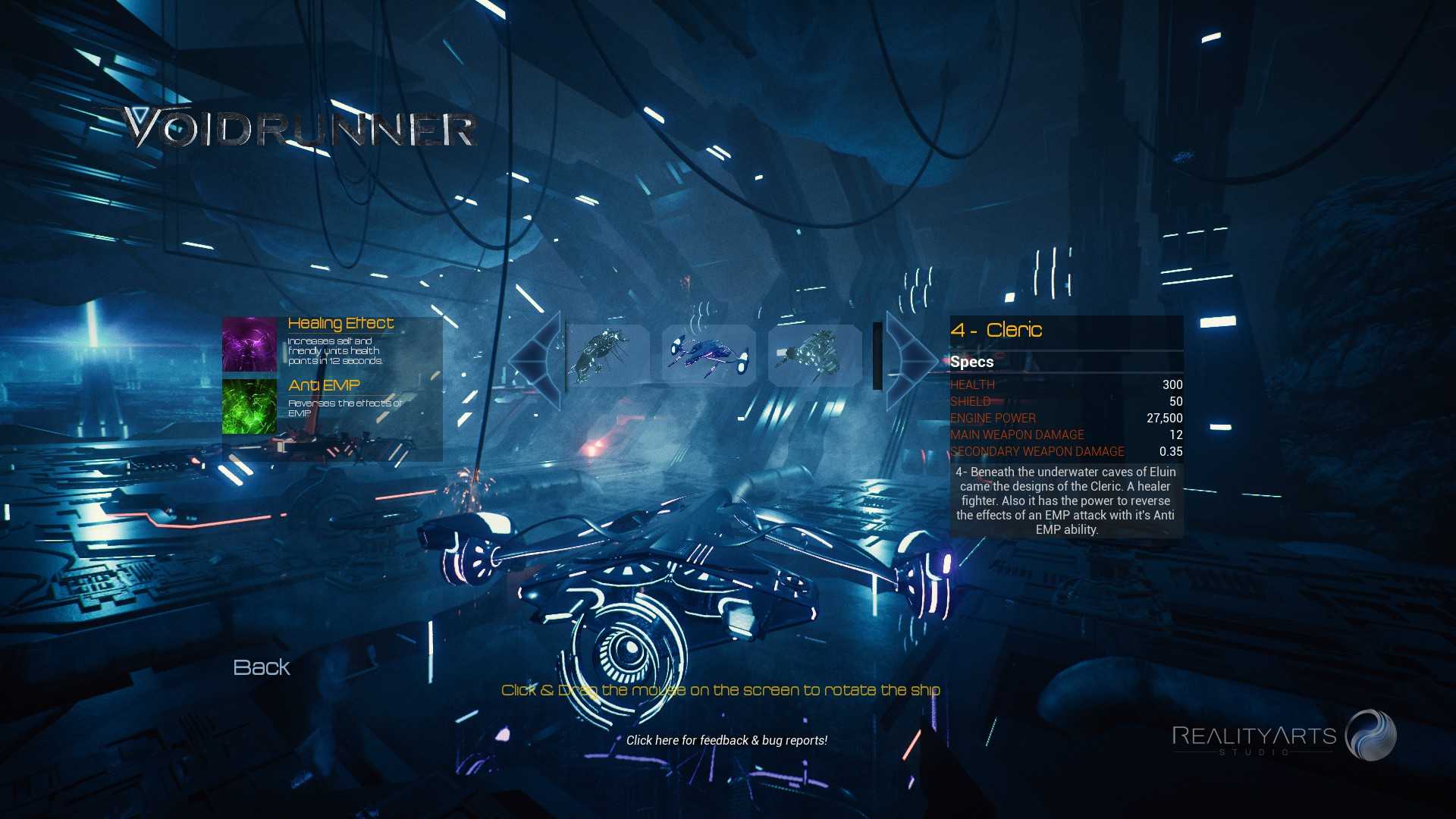
Task: Show next ships with the right arrow
Action: [x=911, y=357]
